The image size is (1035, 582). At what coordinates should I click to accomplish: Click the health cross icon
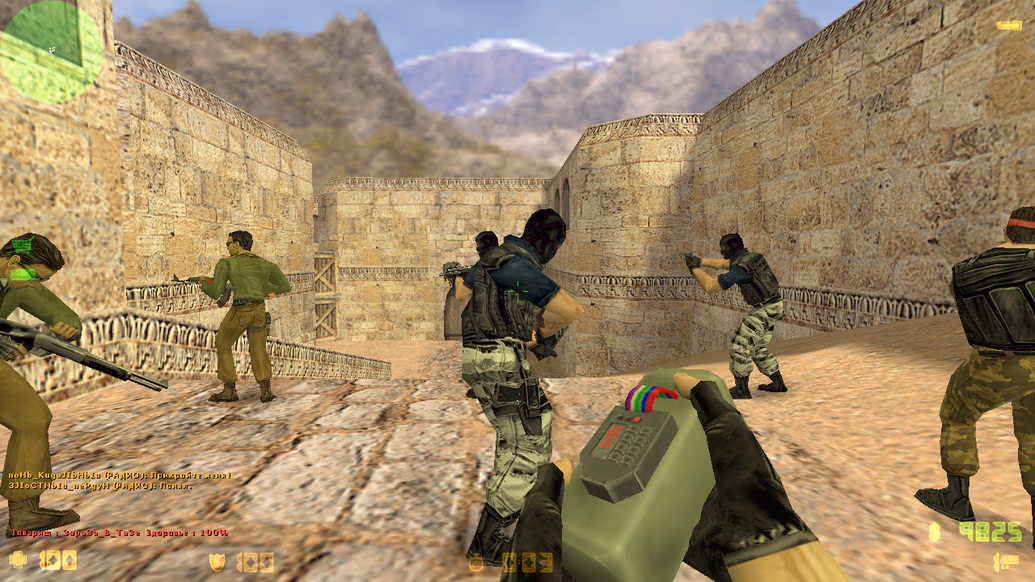[19, 560]
